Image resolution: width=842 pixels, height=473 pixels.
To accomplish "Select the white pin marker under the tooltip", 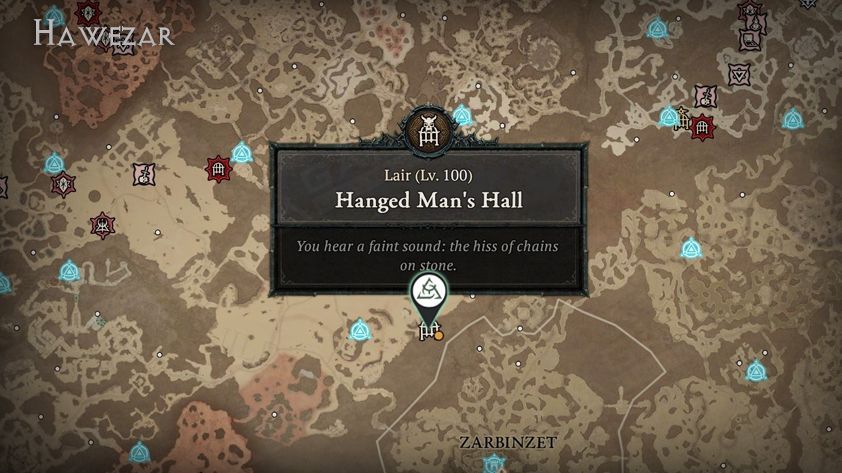I will click(430, 294).
